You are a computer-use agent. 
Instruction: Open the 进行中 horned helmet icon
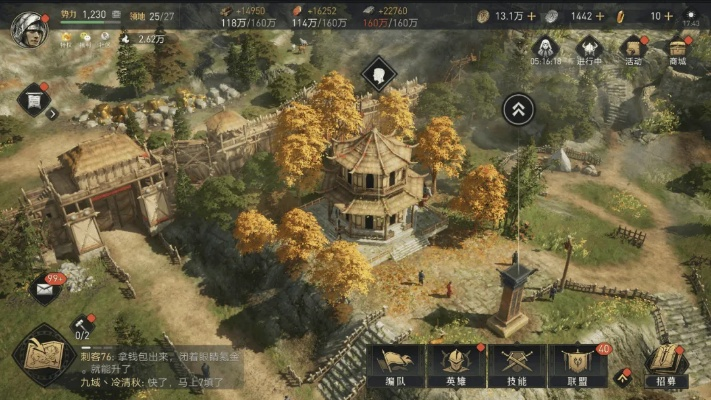click(588, 50)
